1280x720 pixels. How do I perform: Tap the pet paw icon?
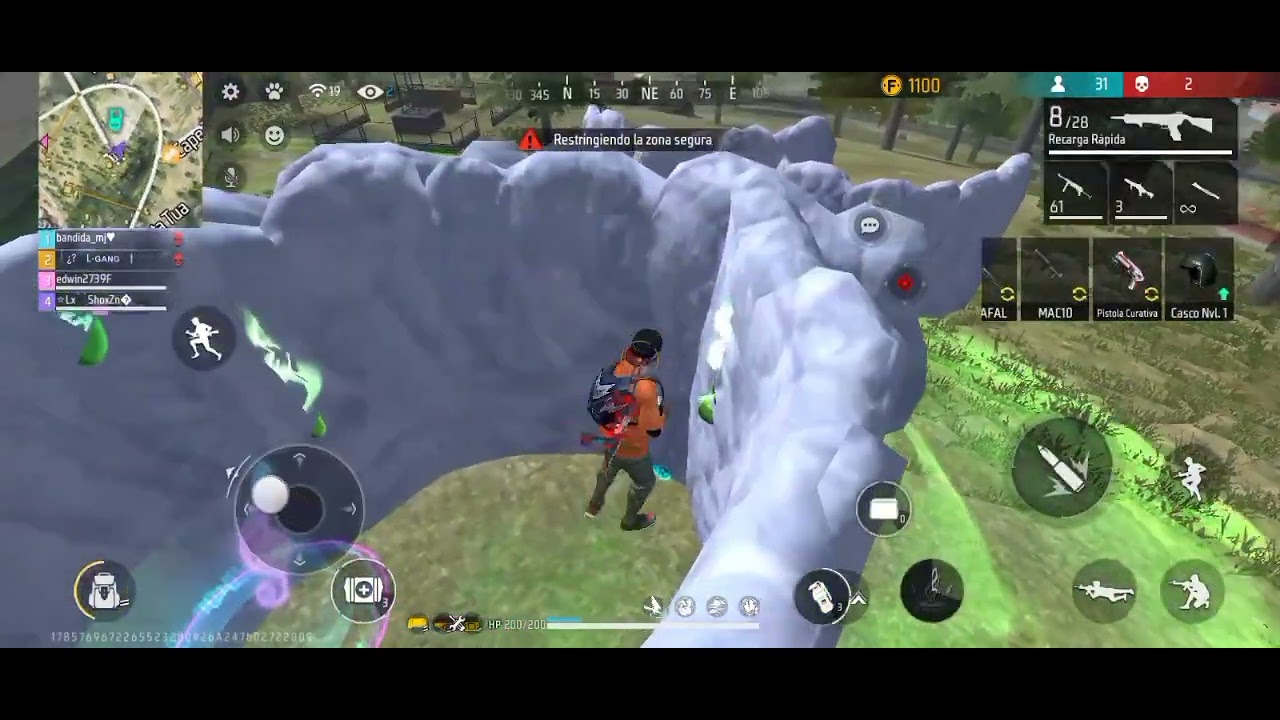[x=274, y=92]
